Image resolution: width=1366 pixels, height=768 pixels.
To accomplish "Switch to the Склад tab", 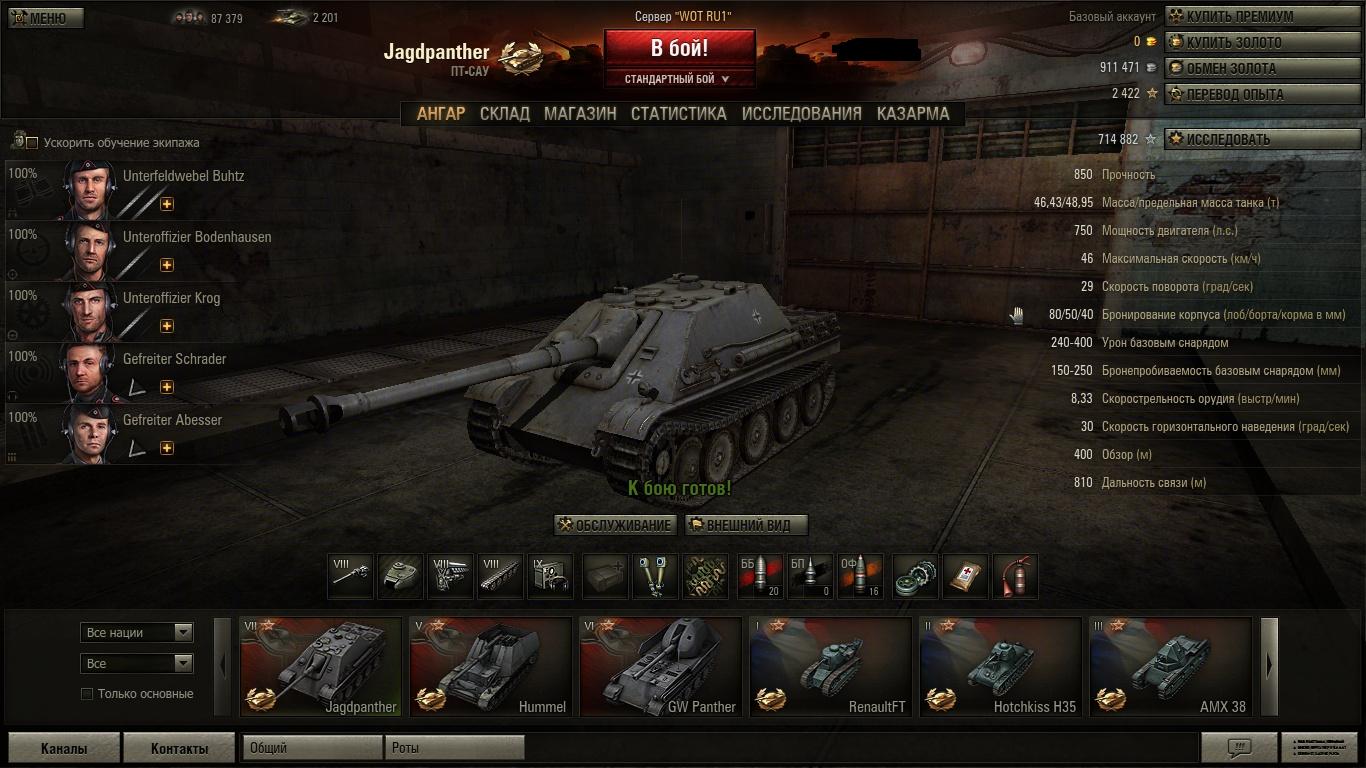I will coord(504,114).
